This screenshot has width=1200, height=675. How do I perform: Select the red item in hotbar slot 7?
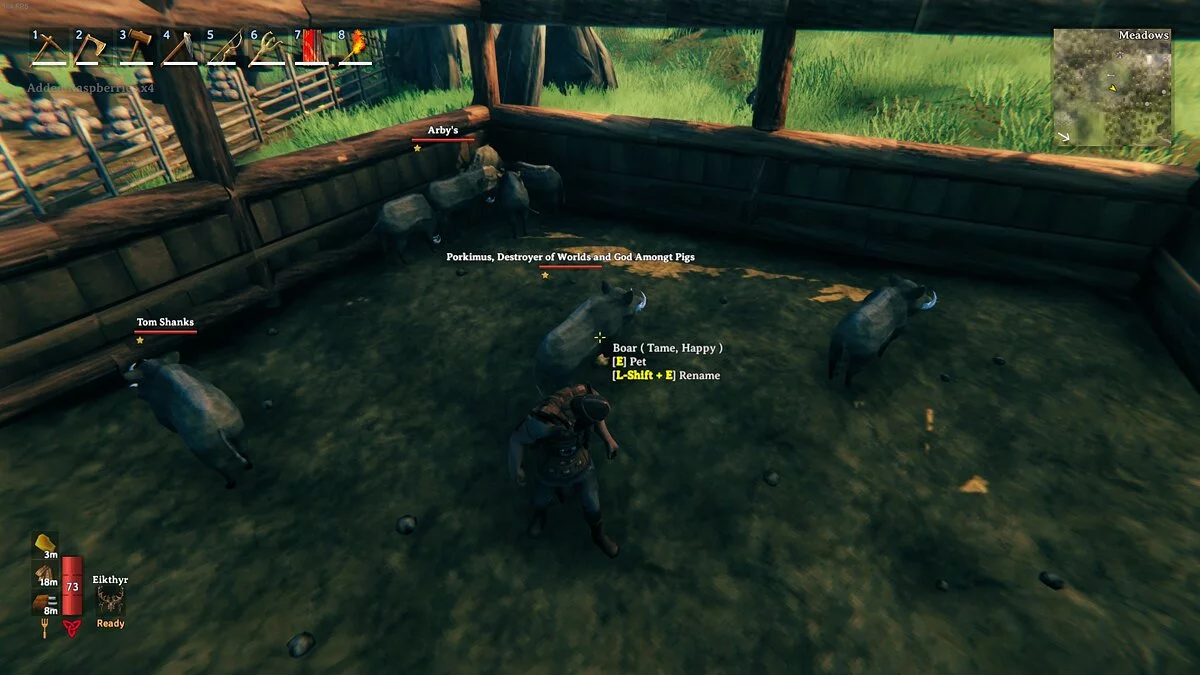point(311,47)
